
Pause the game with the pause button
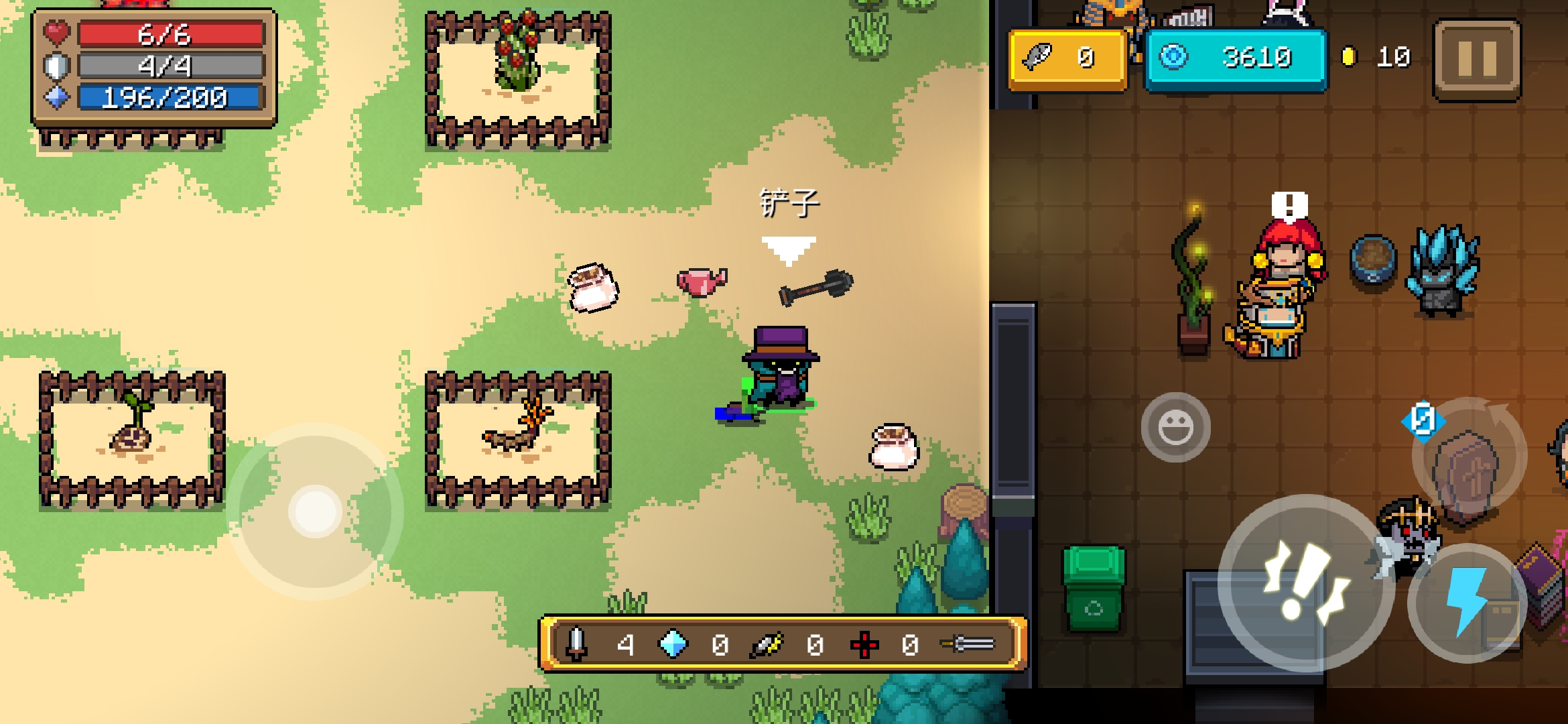(1477, 60)
